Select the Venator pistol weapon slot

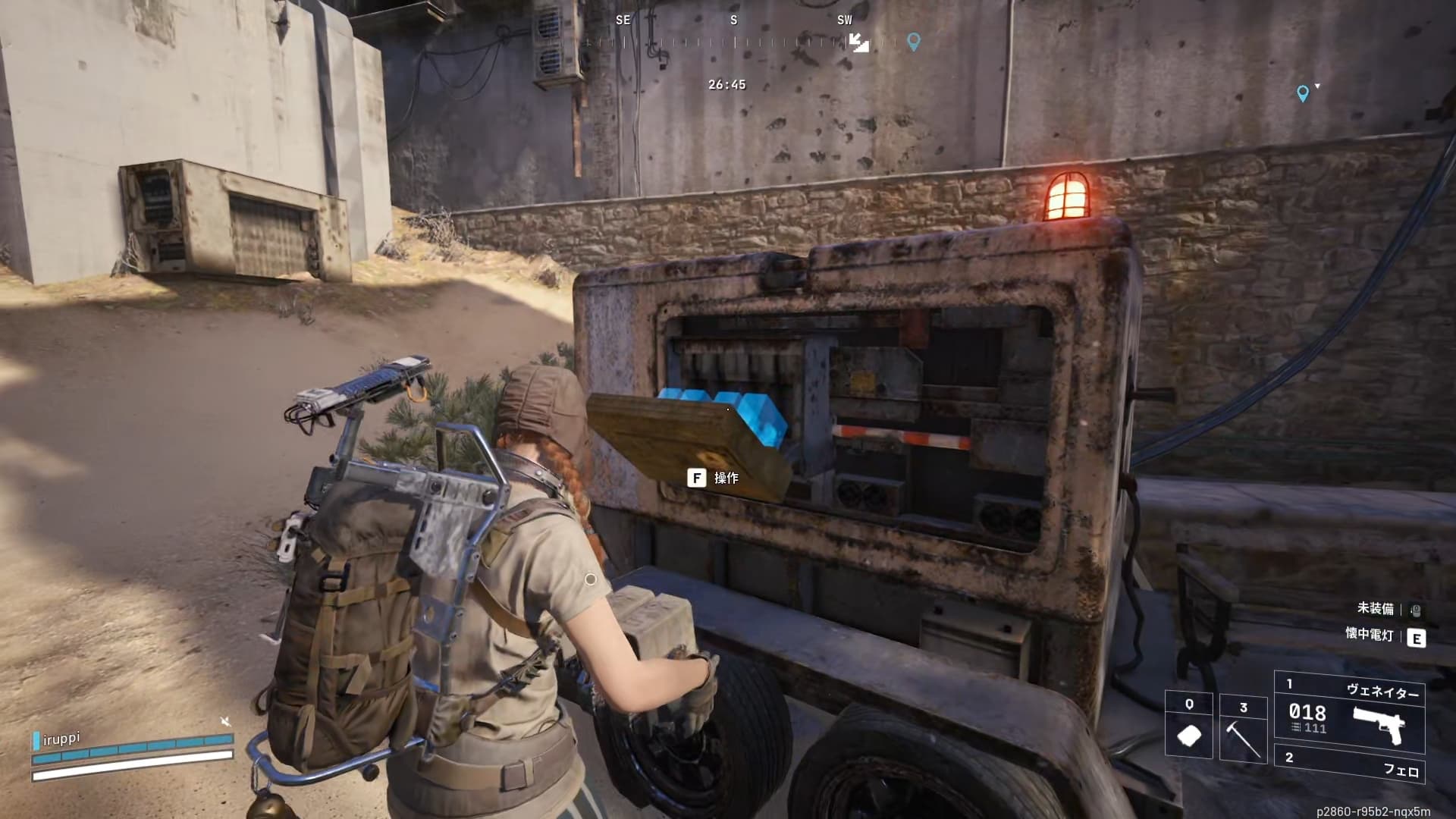[x=1349, y=711]
